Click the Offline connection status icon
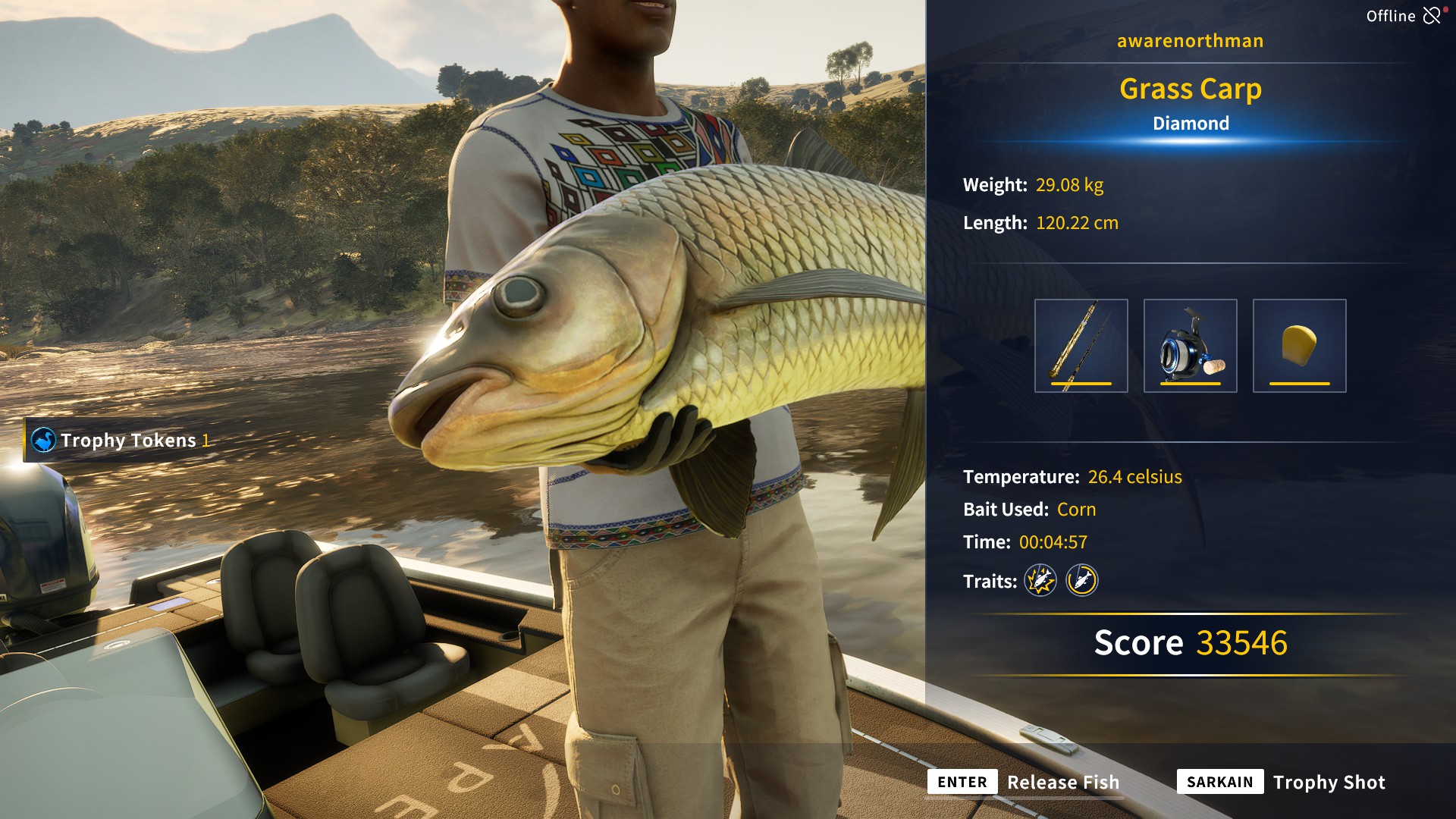 (x=1432, y=16)
